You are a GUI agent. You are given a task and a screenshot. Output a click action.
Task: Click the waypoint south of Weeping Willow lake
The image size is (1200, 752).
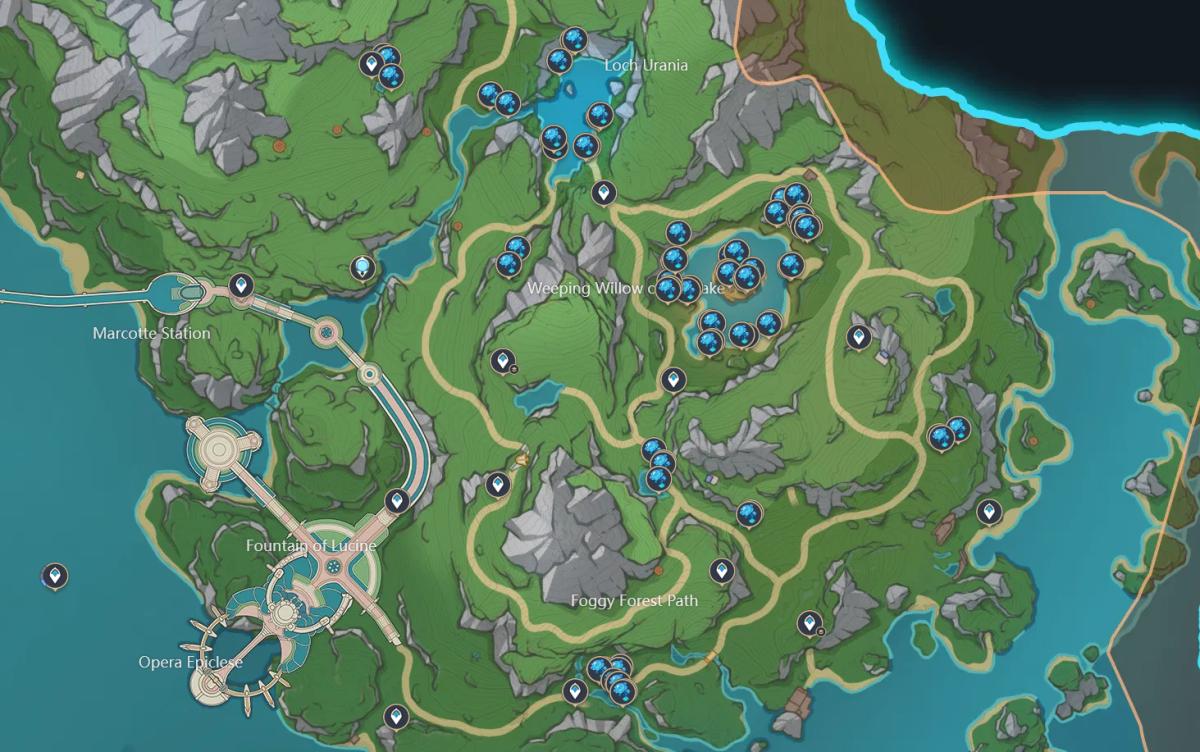click(x=672, y=379)
